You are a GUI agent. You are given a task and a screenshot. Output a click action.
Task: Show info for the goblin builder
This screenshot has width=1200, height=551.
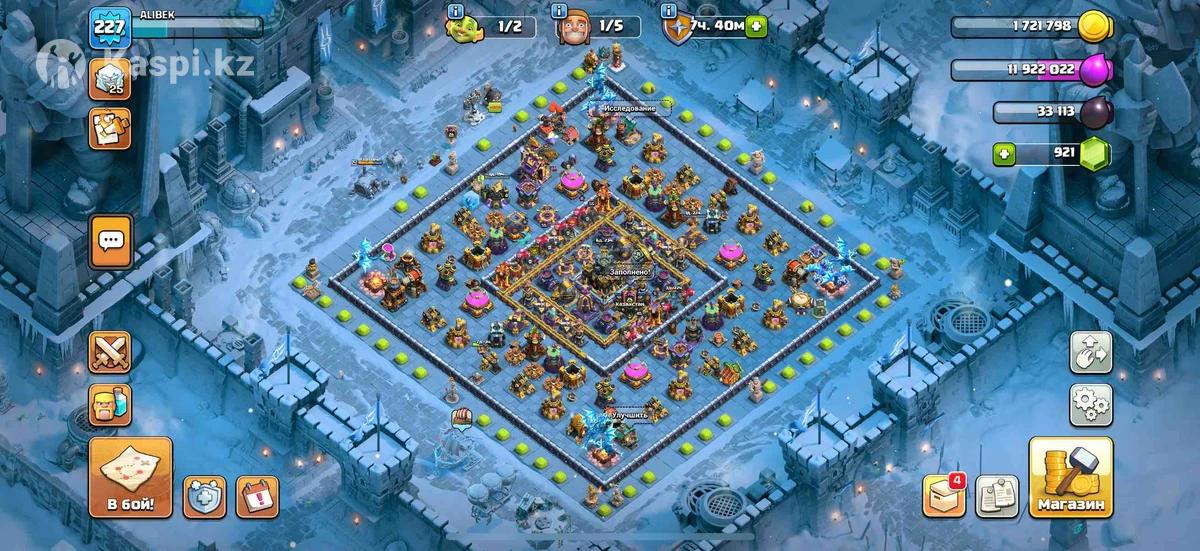(457, 11)
